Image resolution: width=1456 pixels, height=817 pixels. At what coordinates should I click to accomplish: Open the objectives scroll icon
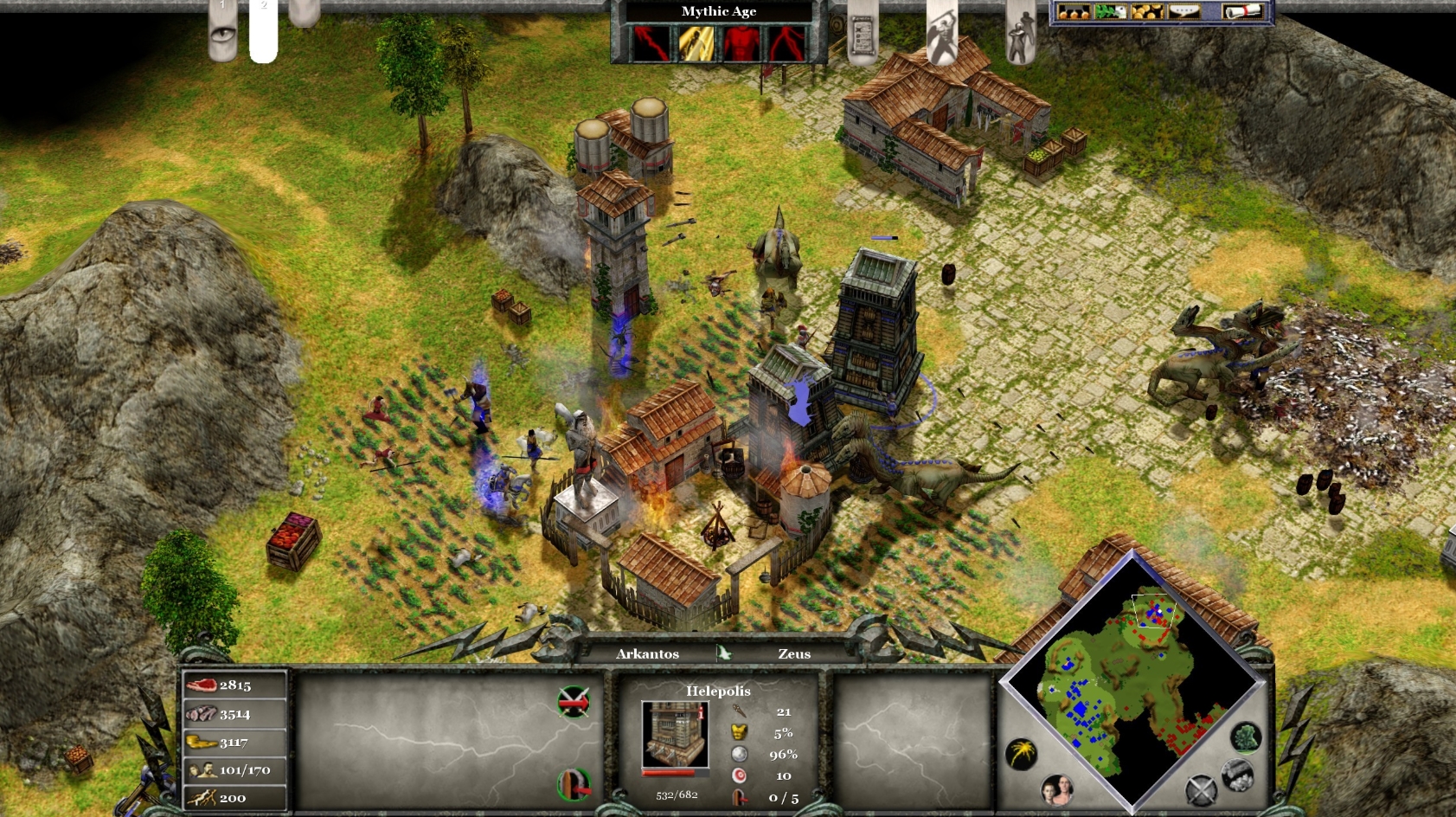click(863, 35)
